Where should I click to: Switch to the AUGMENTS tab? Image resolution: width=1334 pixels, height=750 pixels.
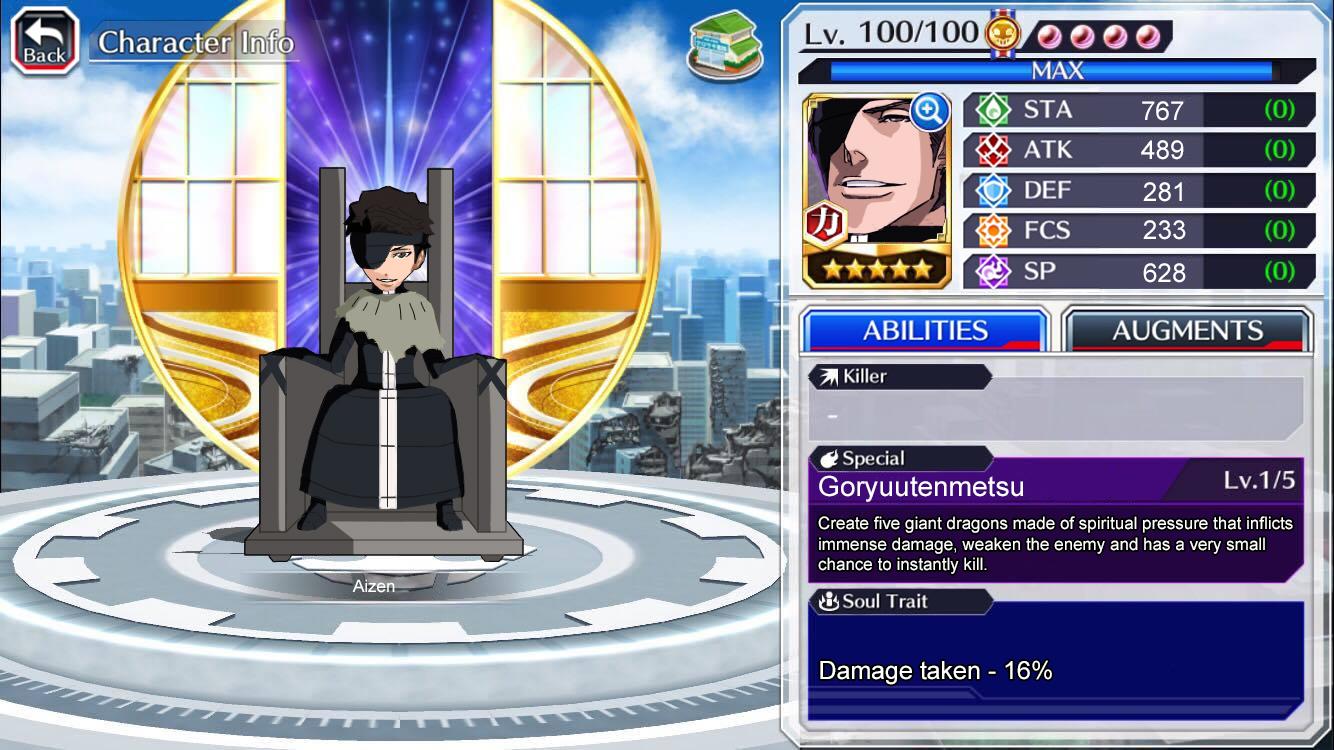click(1188, 328)
